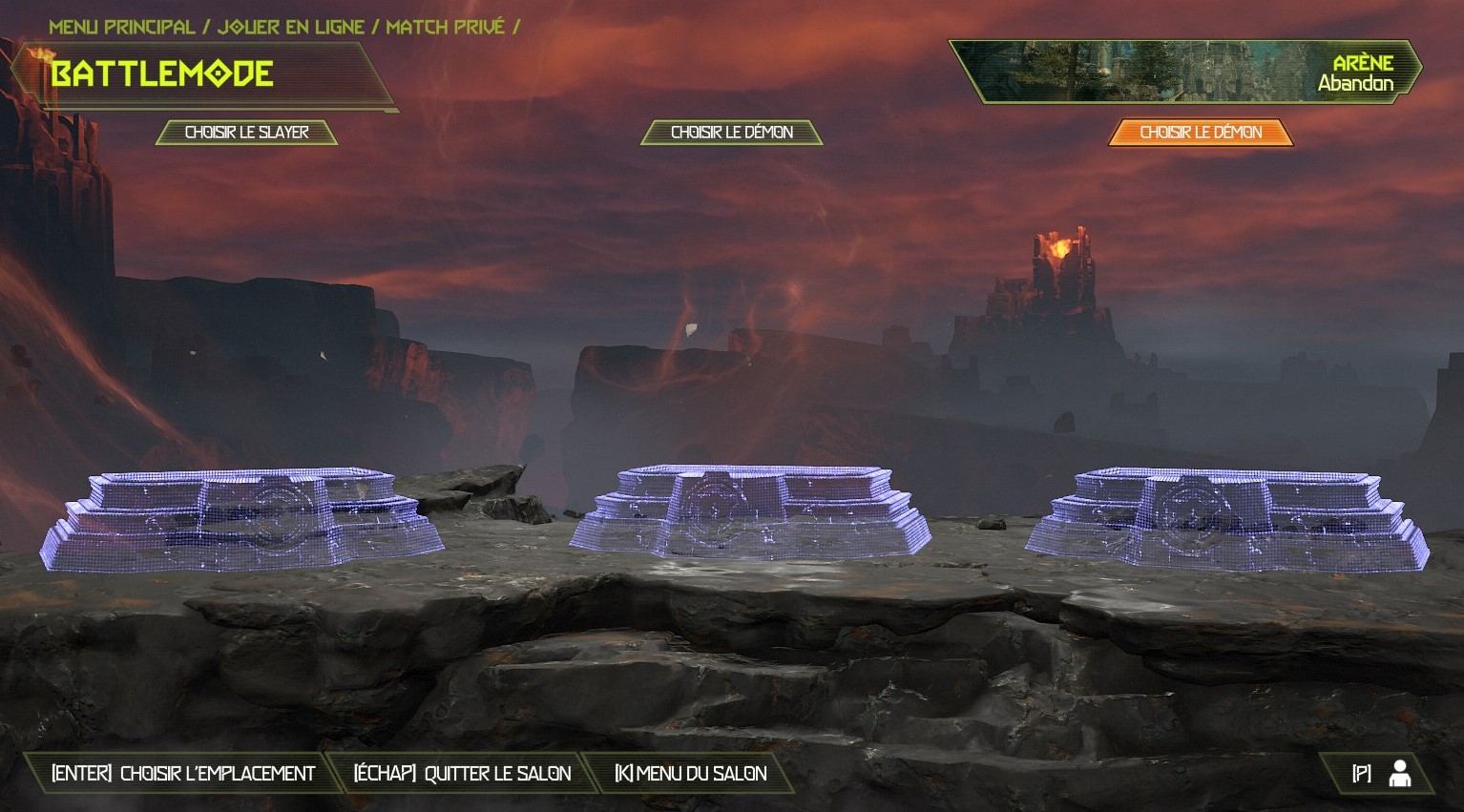Select the highlighted orange CHOISIR LE DÉMON slot

pos(1200,133)
